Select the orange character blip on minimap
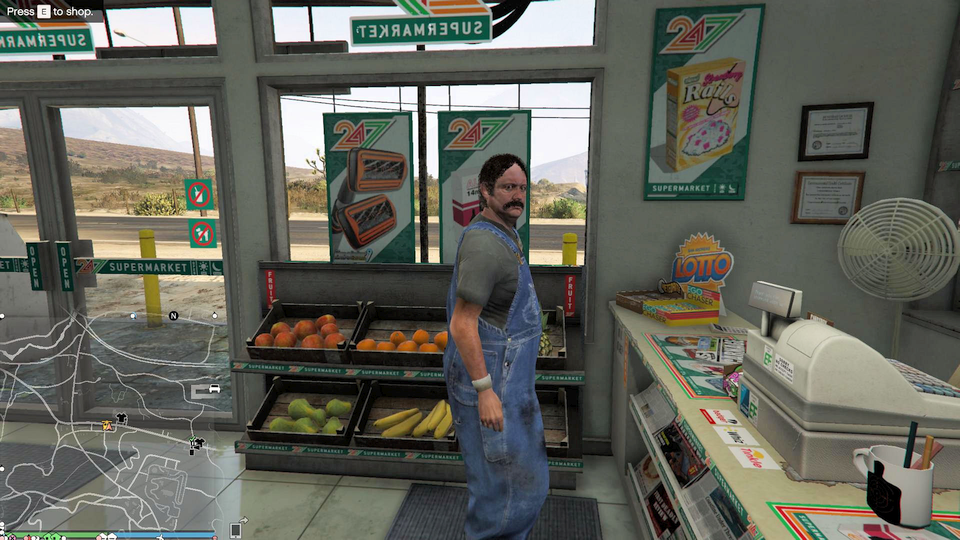 point(107,425)
